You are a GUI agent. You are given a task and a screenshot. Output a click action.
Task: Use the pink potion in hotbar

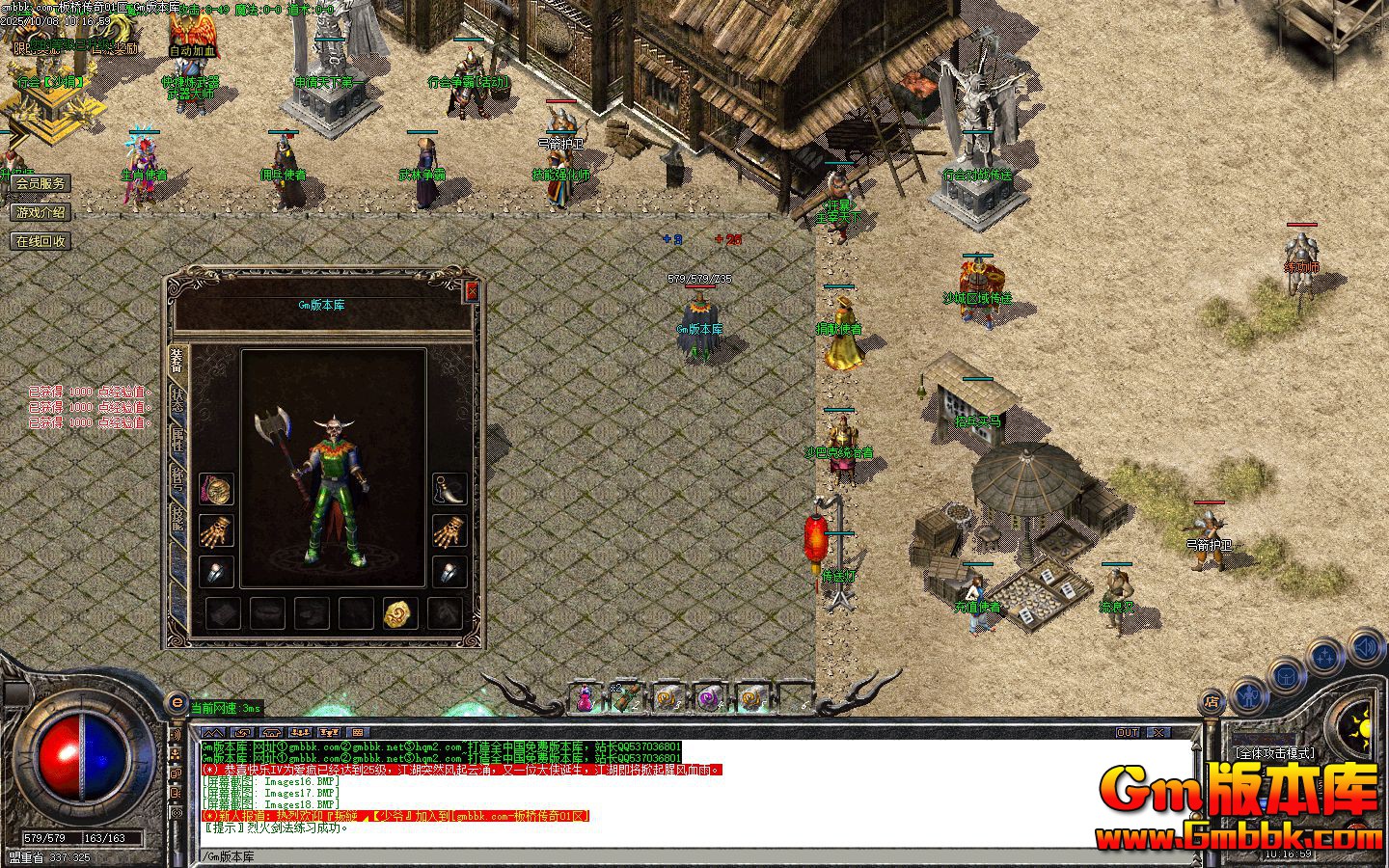585,697
